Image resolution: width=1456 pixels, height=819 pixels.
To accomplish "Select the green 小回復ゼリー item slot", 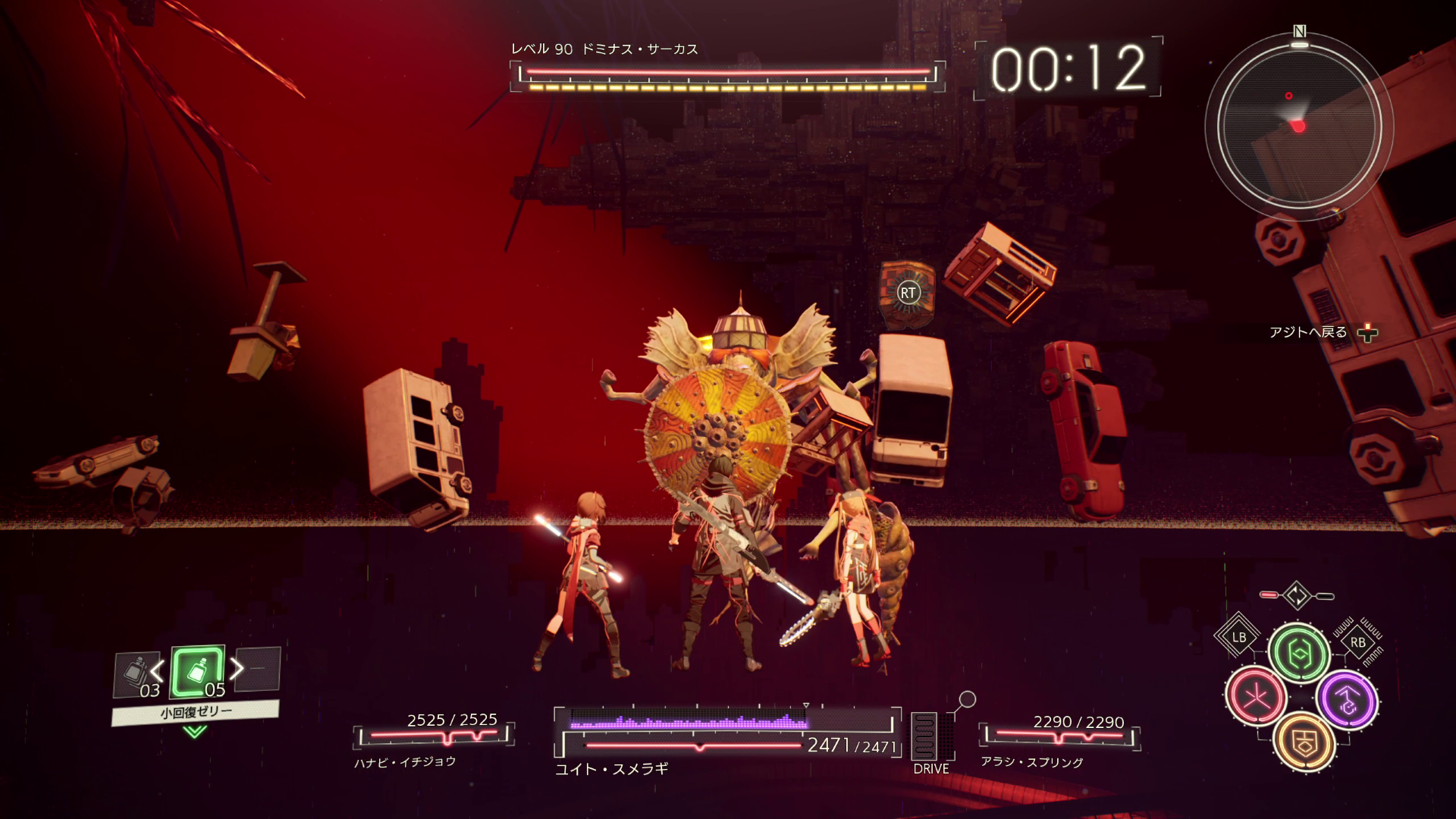I will (198, 671).
